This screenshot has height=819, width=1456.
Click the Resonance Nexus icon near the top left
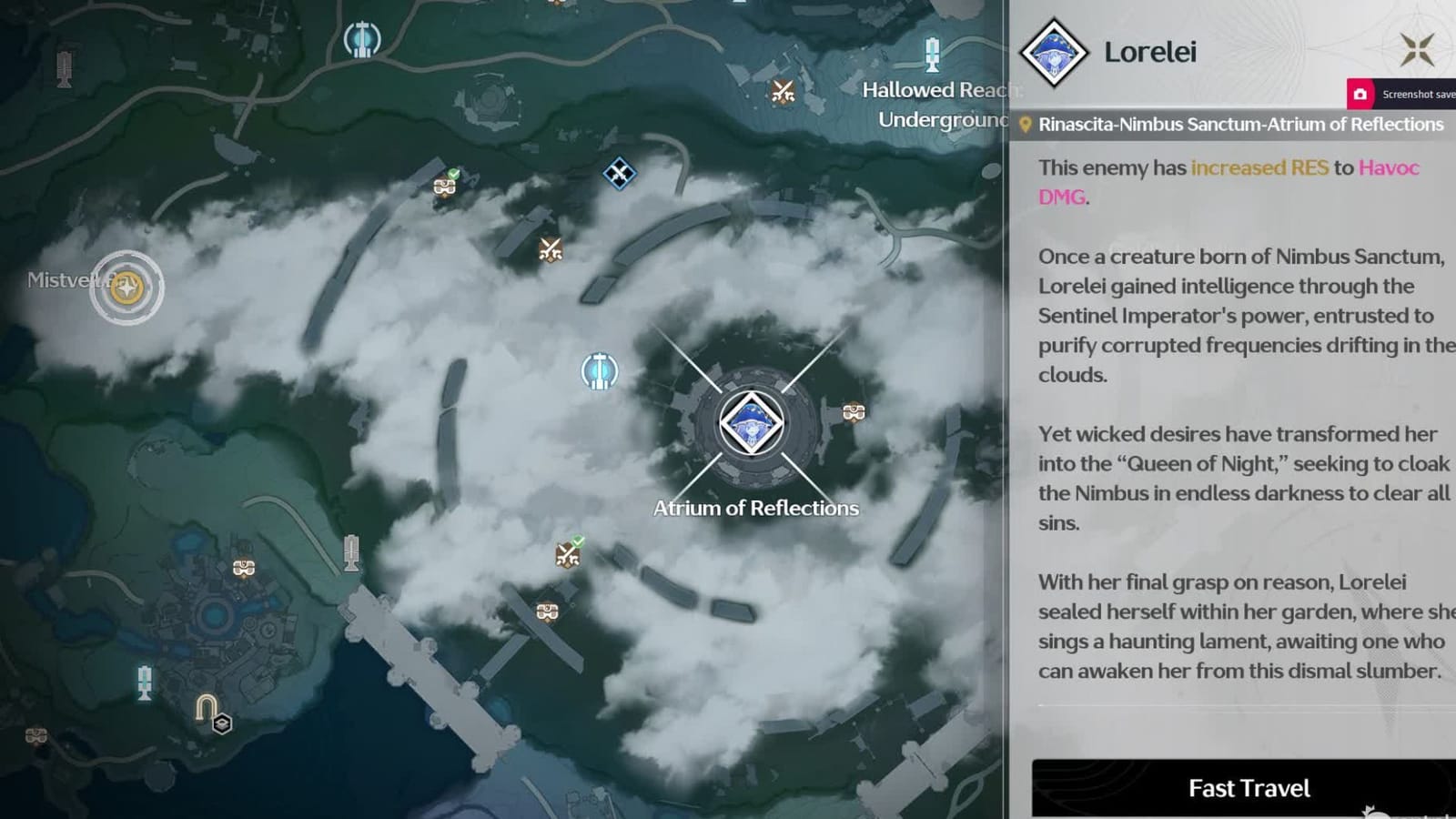(x=363, y=38)
